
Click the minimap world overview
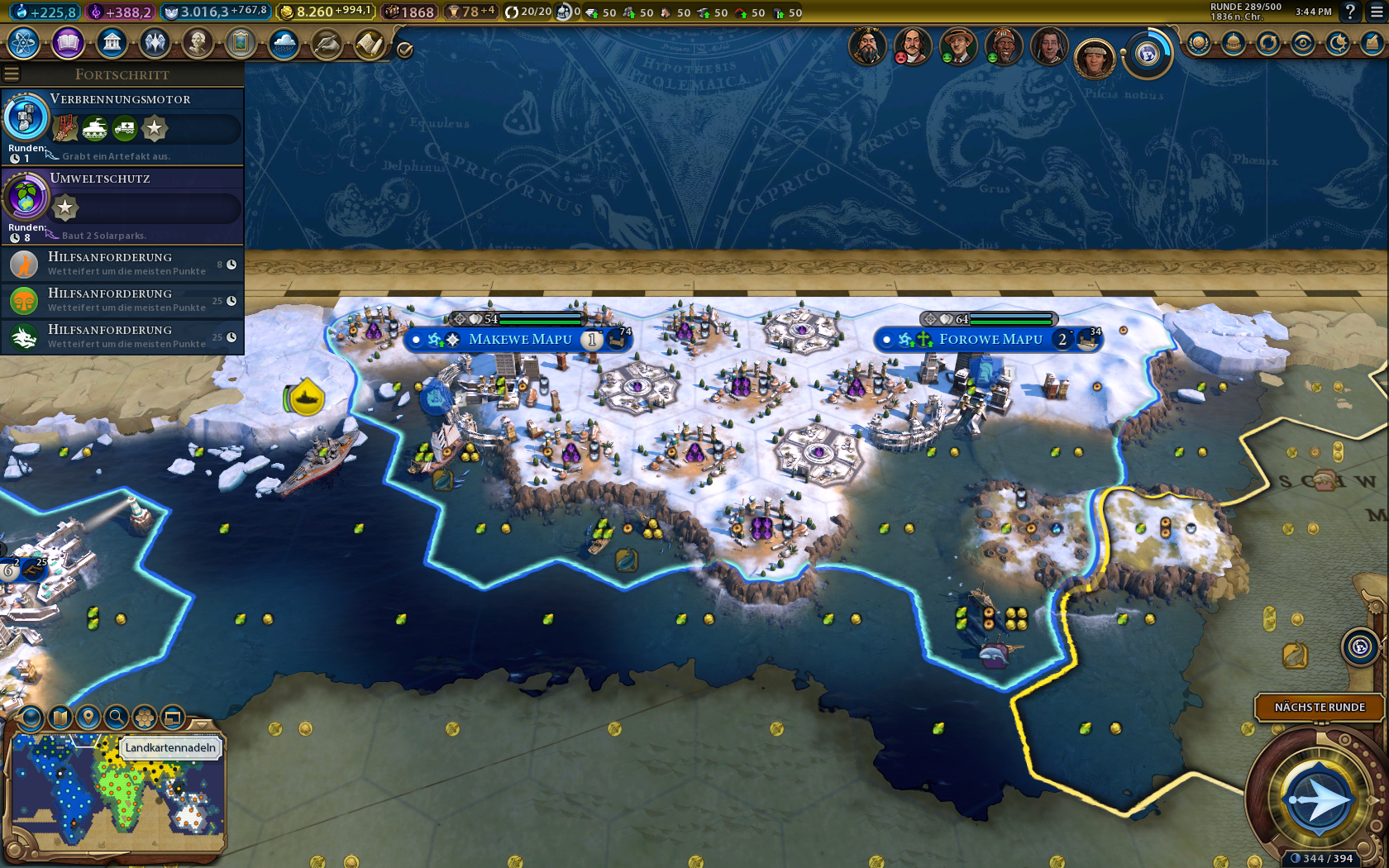116,795
